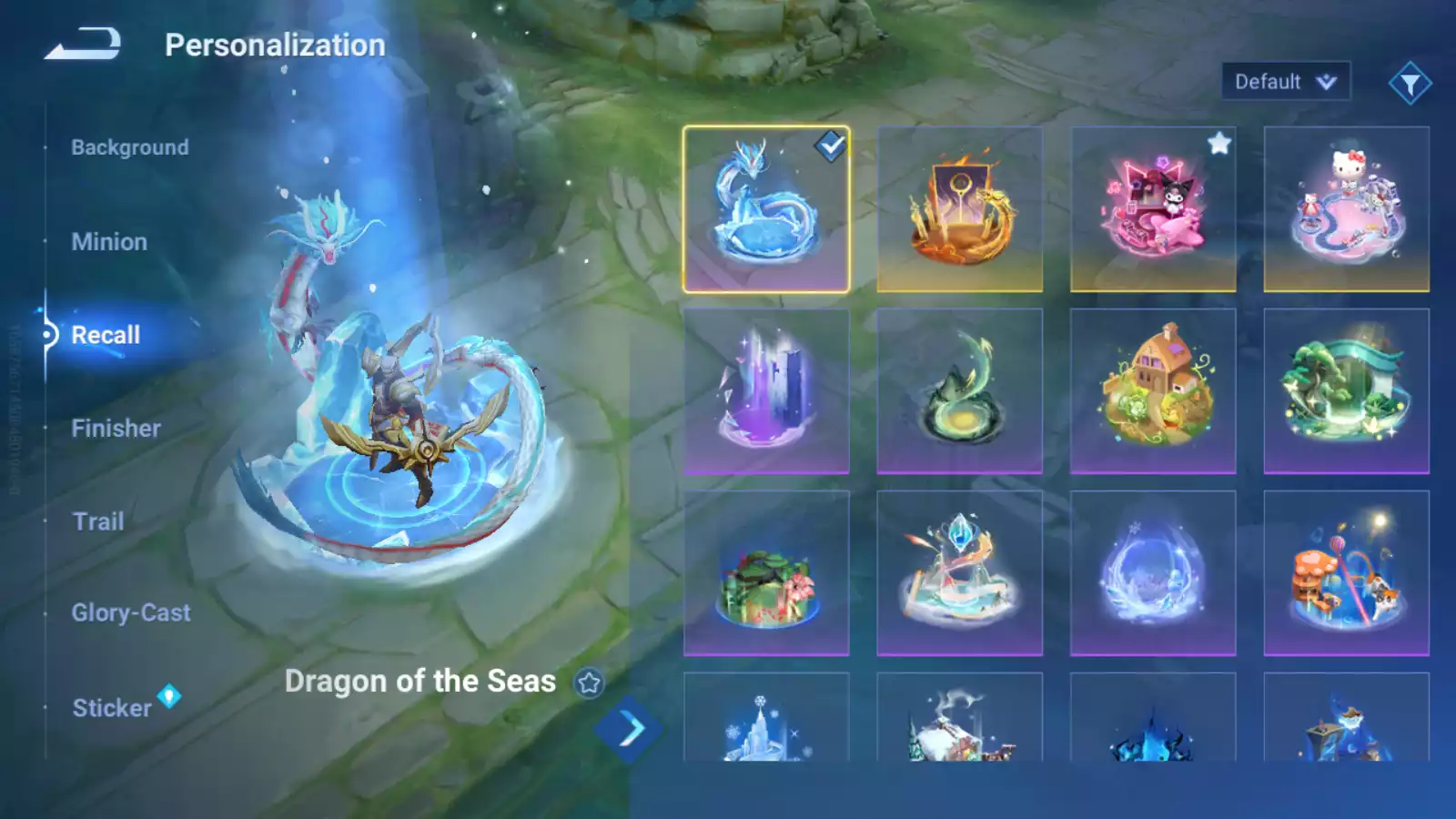The width and height of the screenshot is (1456, 819).
Task: Select the Hello Kitty recall effect
Action: pos(1346,209)
